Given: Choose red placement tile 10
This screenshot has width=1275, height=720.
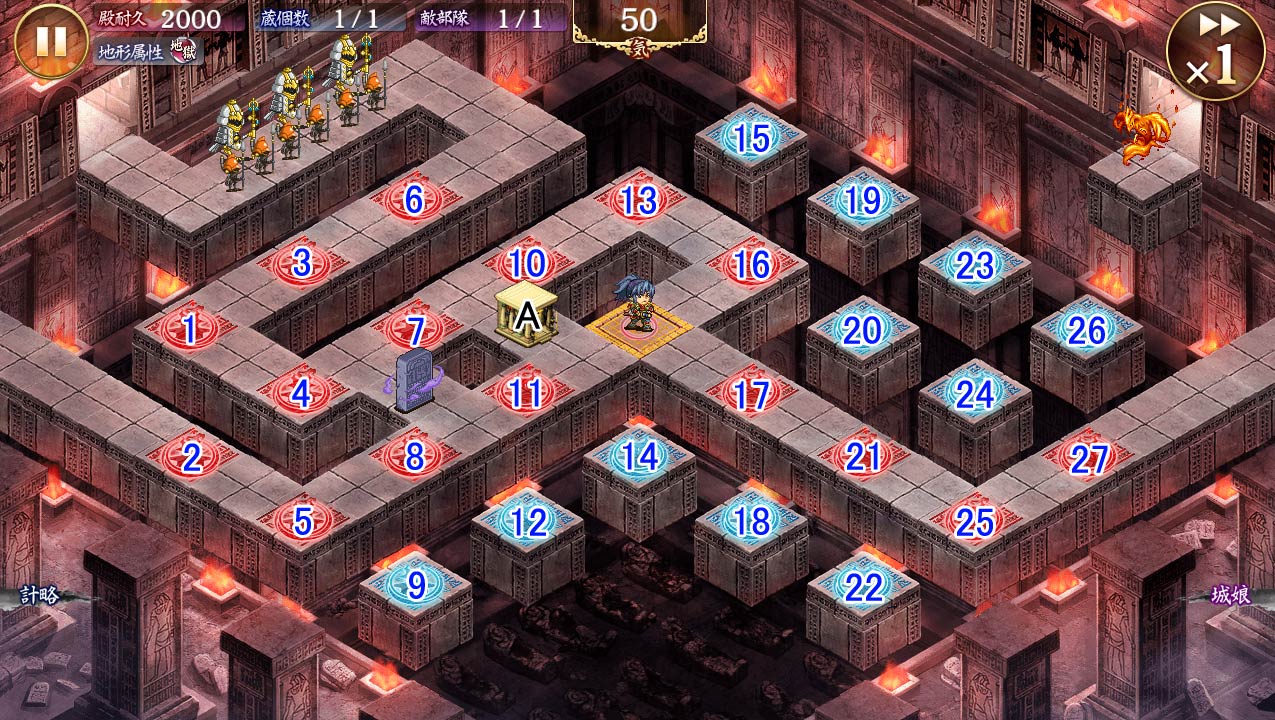Looking at the screenshot, I should 527,265.
